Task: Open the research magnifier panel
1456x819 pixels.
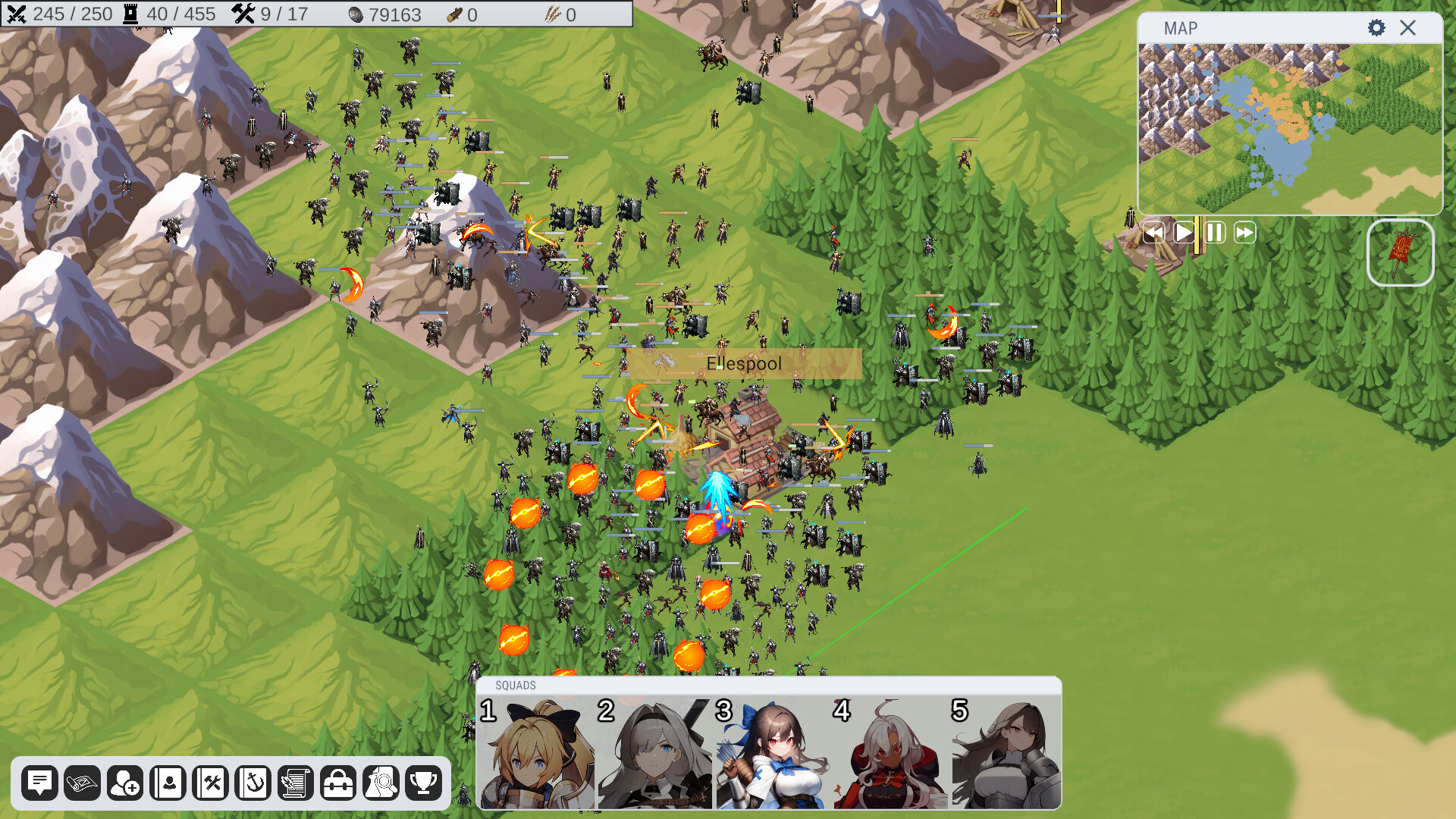Action: 381,783
